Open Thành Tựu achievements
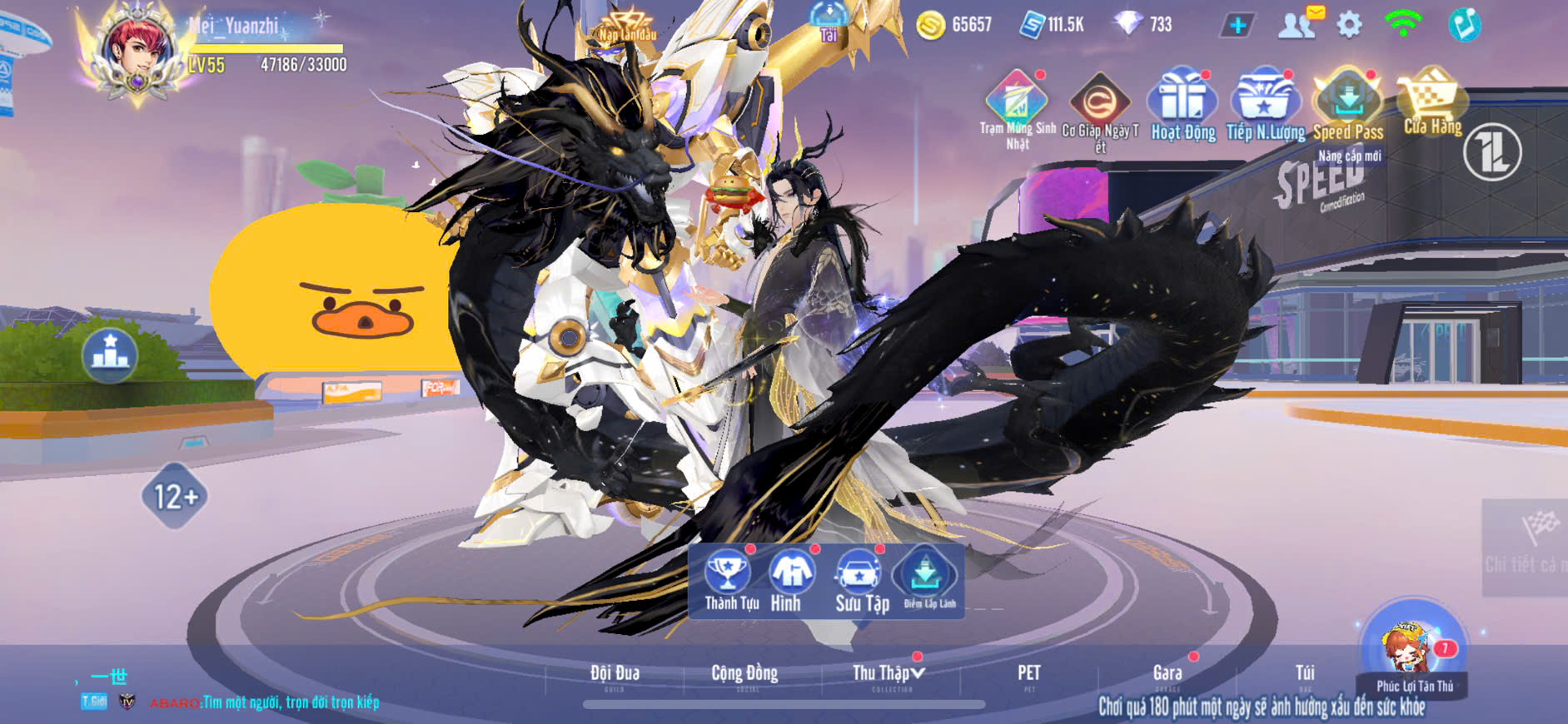 730,580
